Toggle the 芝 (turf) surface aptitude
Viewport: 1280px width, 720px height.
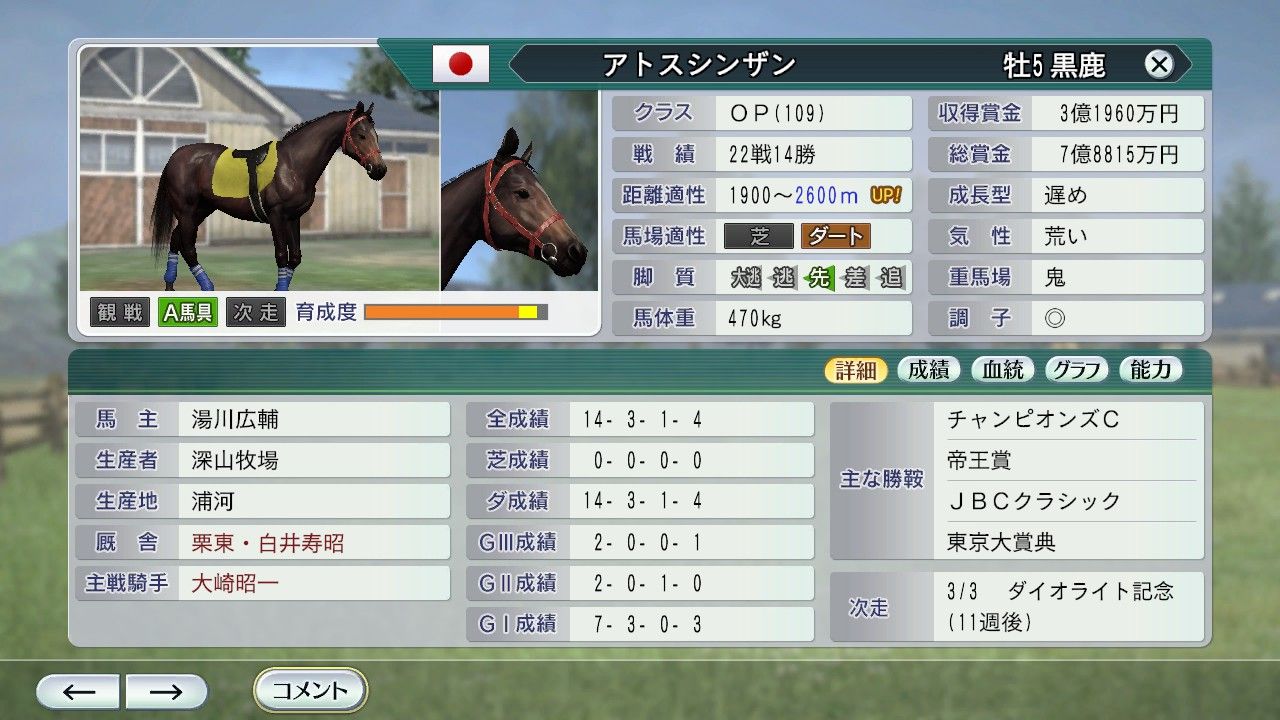[x=760, y=236]
